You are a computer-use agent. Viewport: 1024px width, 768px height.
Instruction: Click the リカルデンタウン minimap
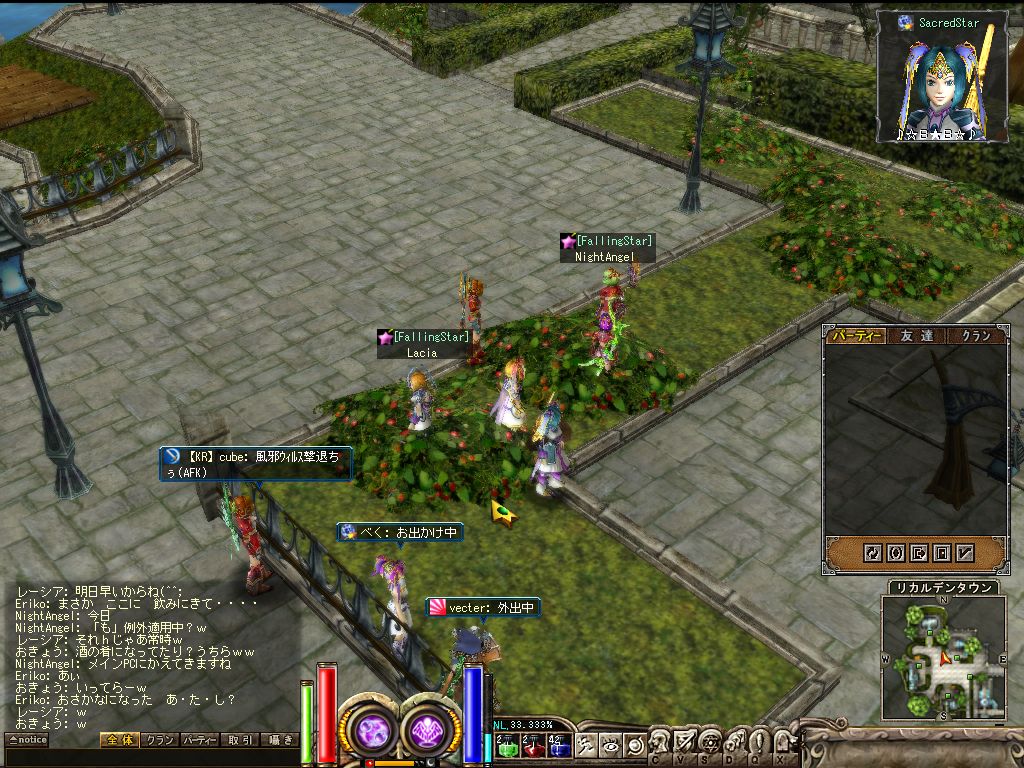(x=942, y=658)
